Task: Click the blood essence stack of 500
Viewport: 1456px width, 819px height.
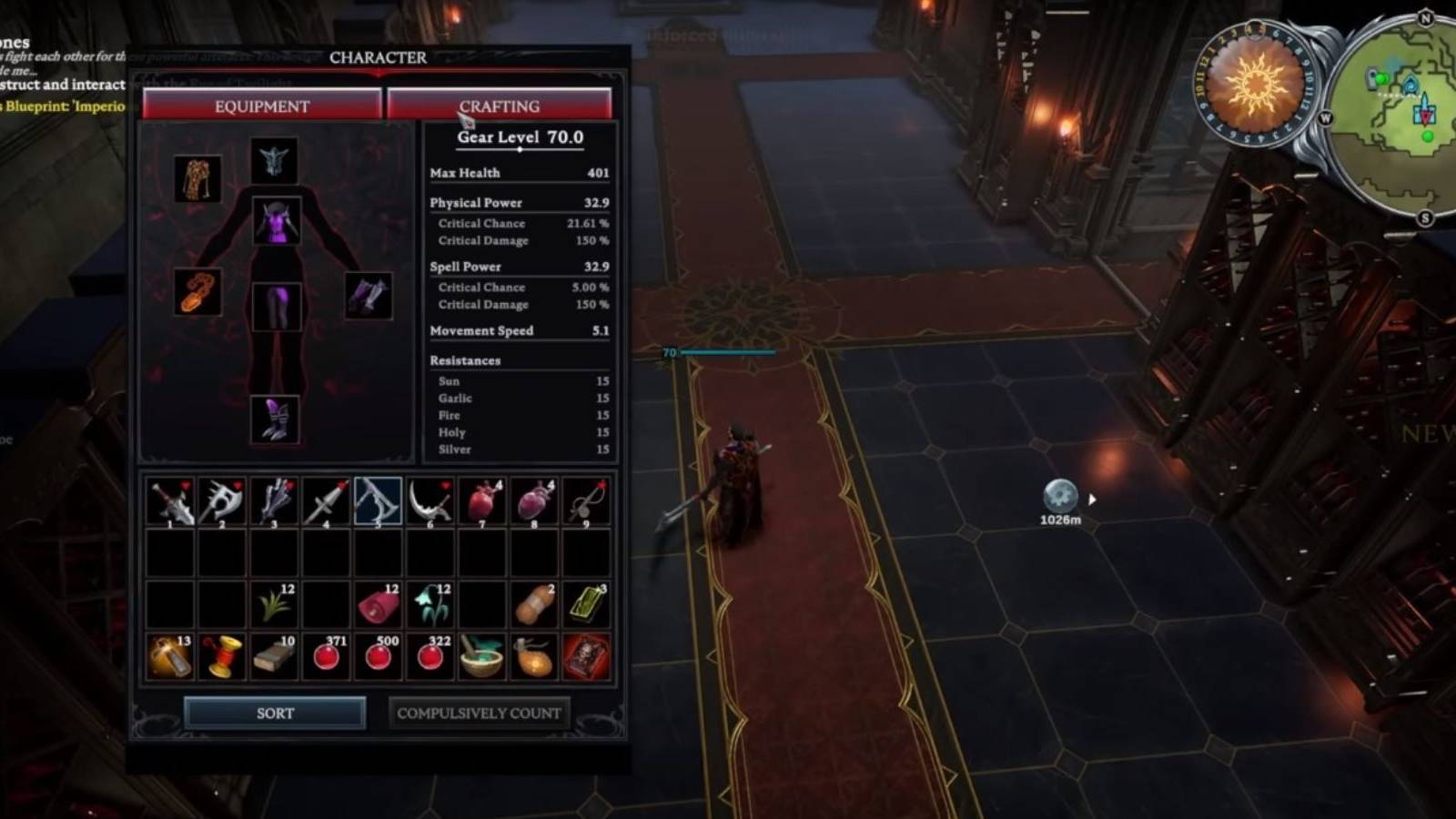Action: 378,653
